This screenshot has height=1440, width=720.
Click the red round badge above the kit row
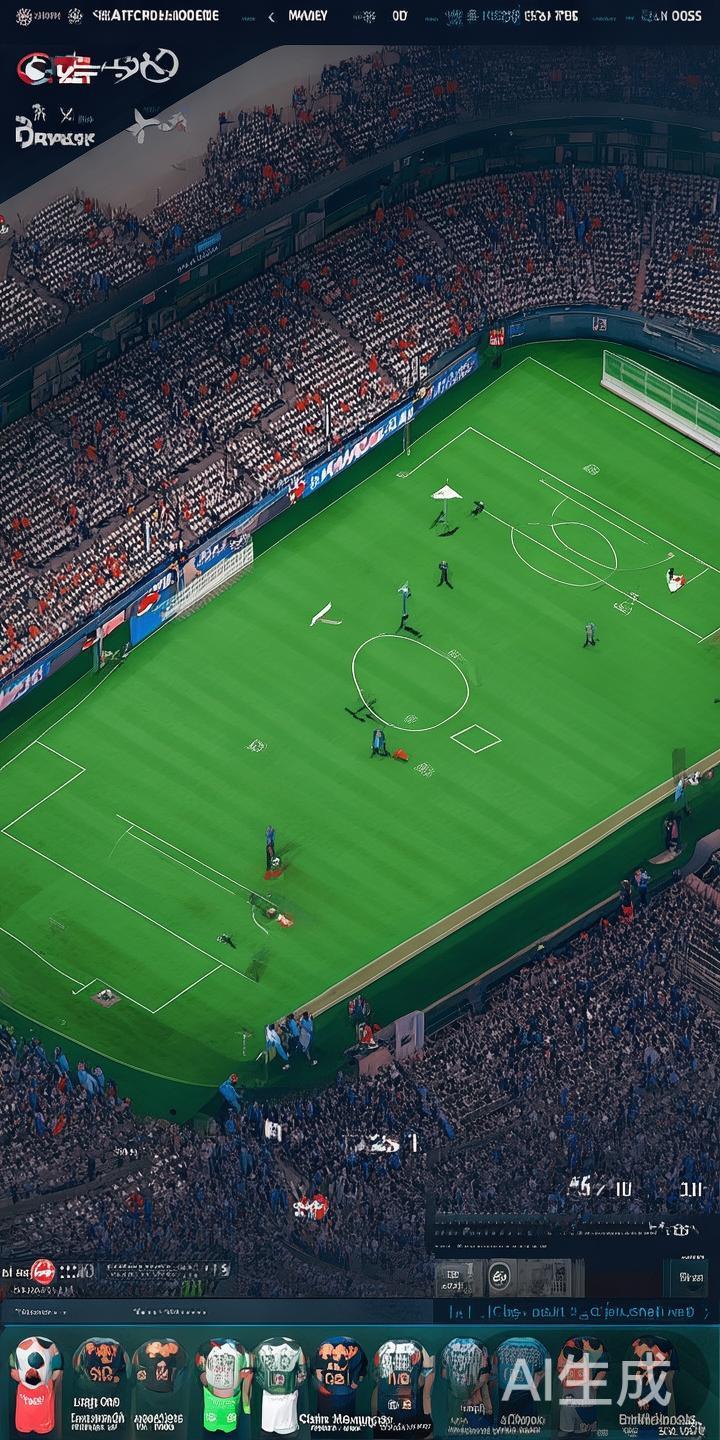43,1271
